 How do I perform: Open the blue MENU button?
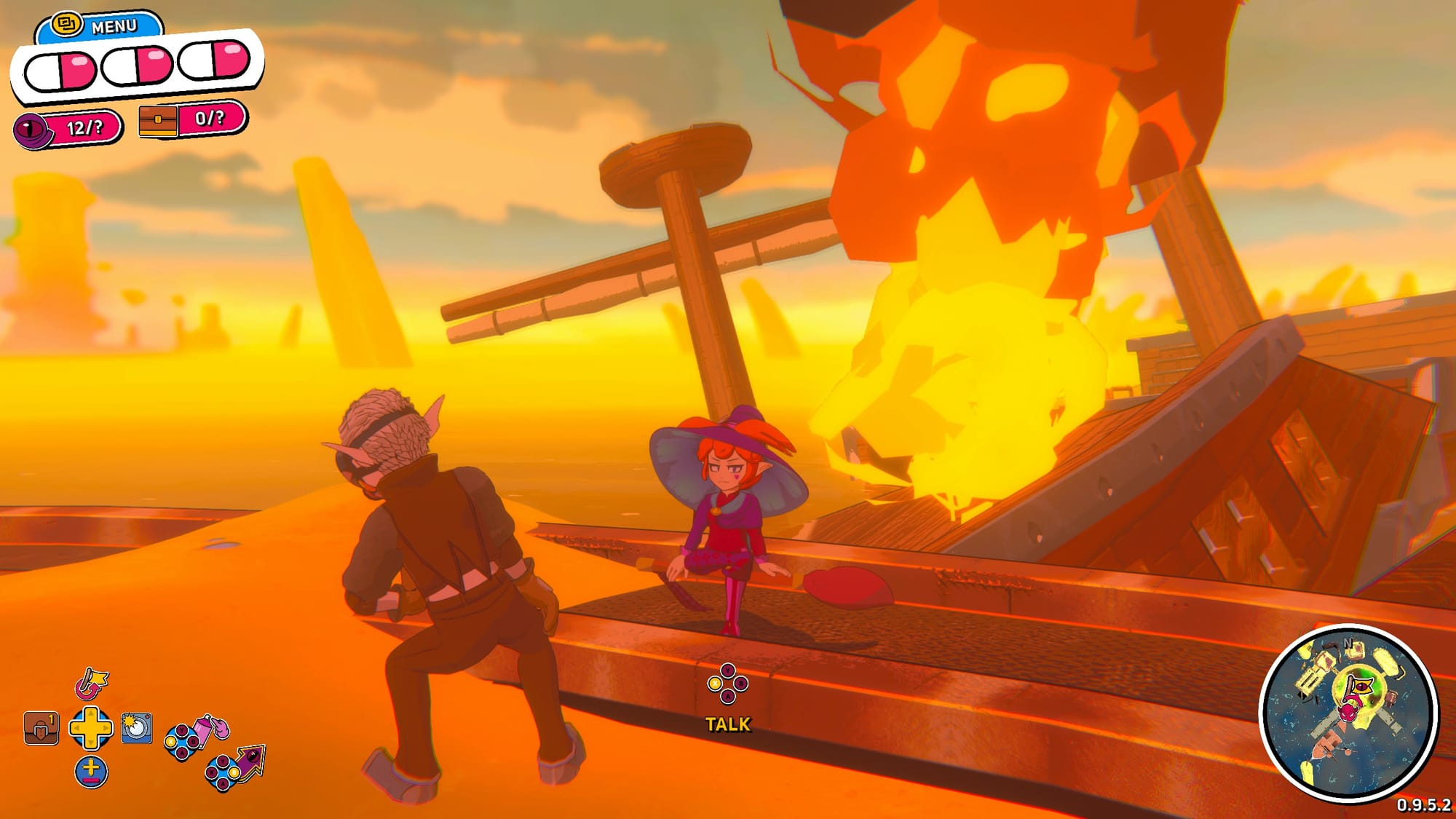tap(100, 26)
